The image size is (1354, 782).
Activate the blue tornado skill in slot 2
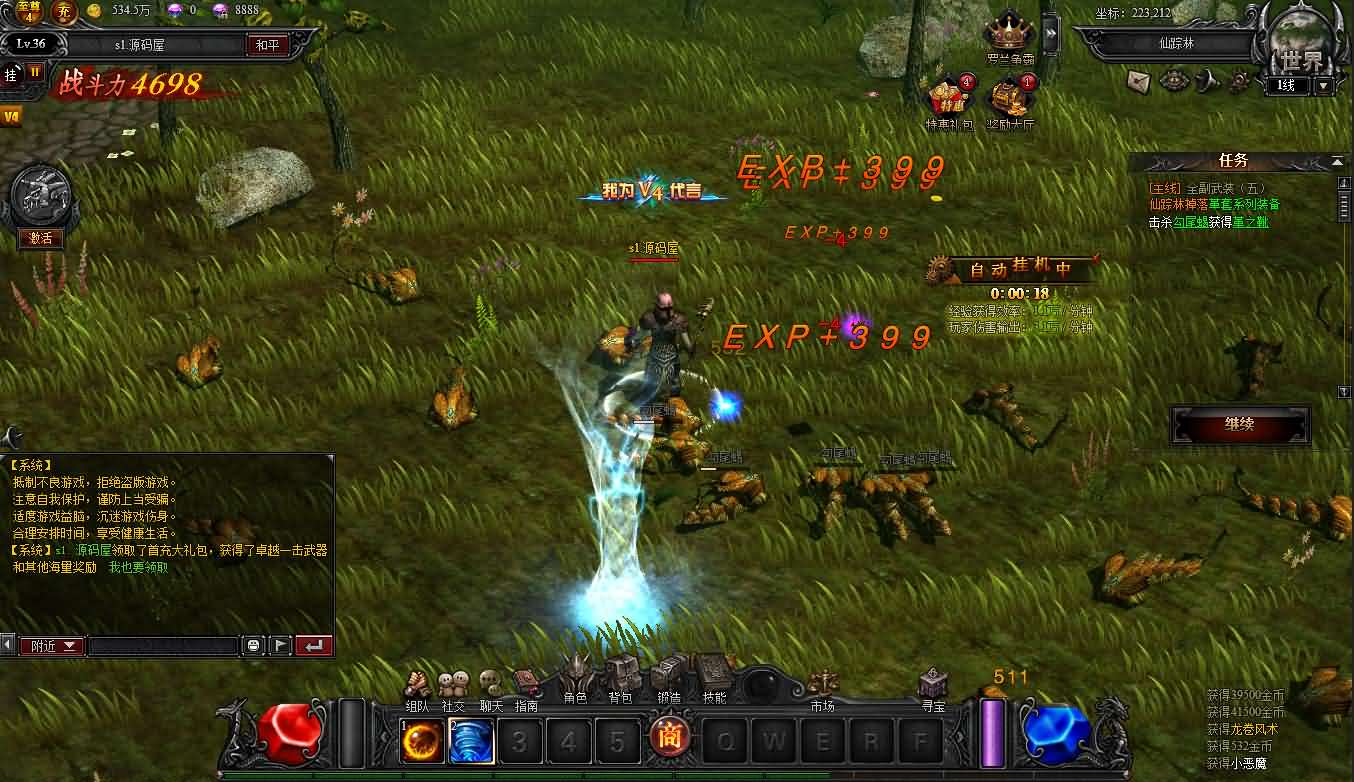tap(470, 741)
